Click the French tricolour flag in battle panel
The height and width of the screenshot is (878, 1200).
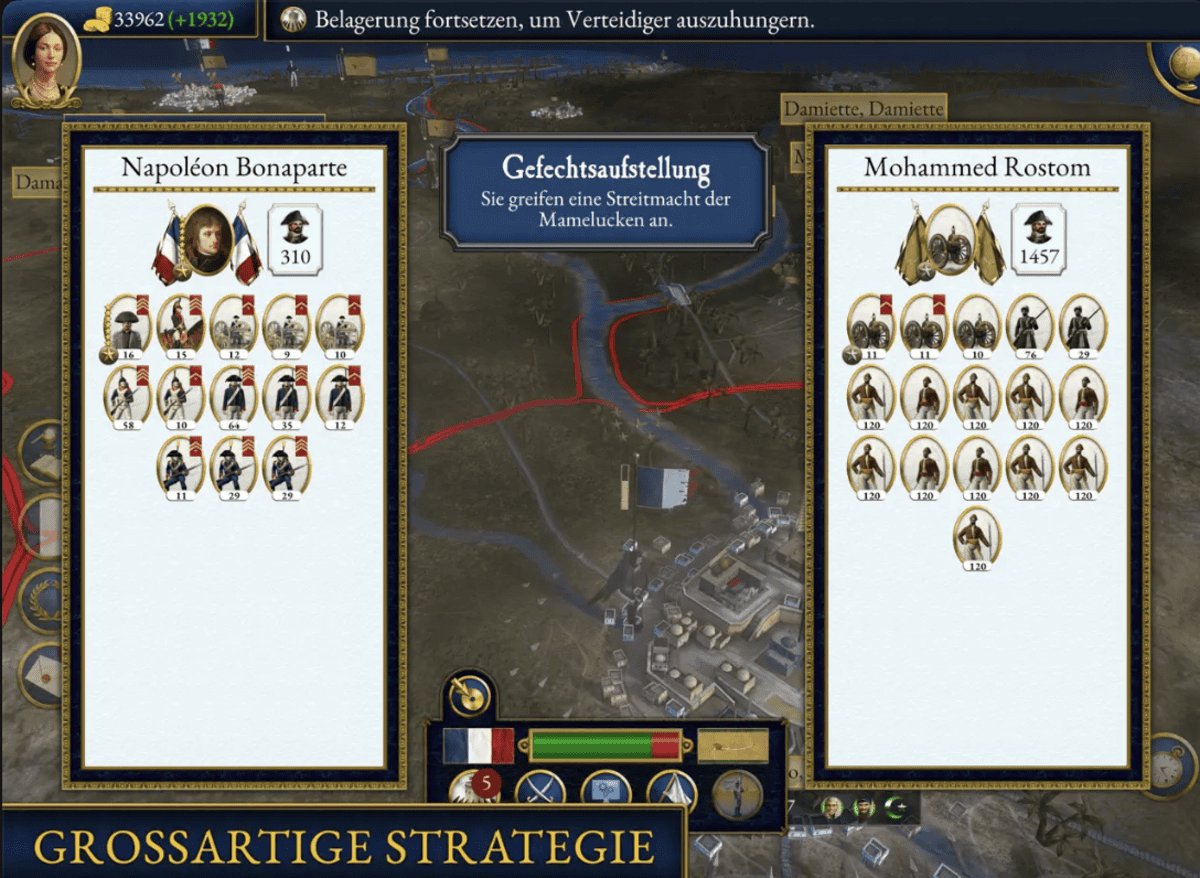coord(478,745)
